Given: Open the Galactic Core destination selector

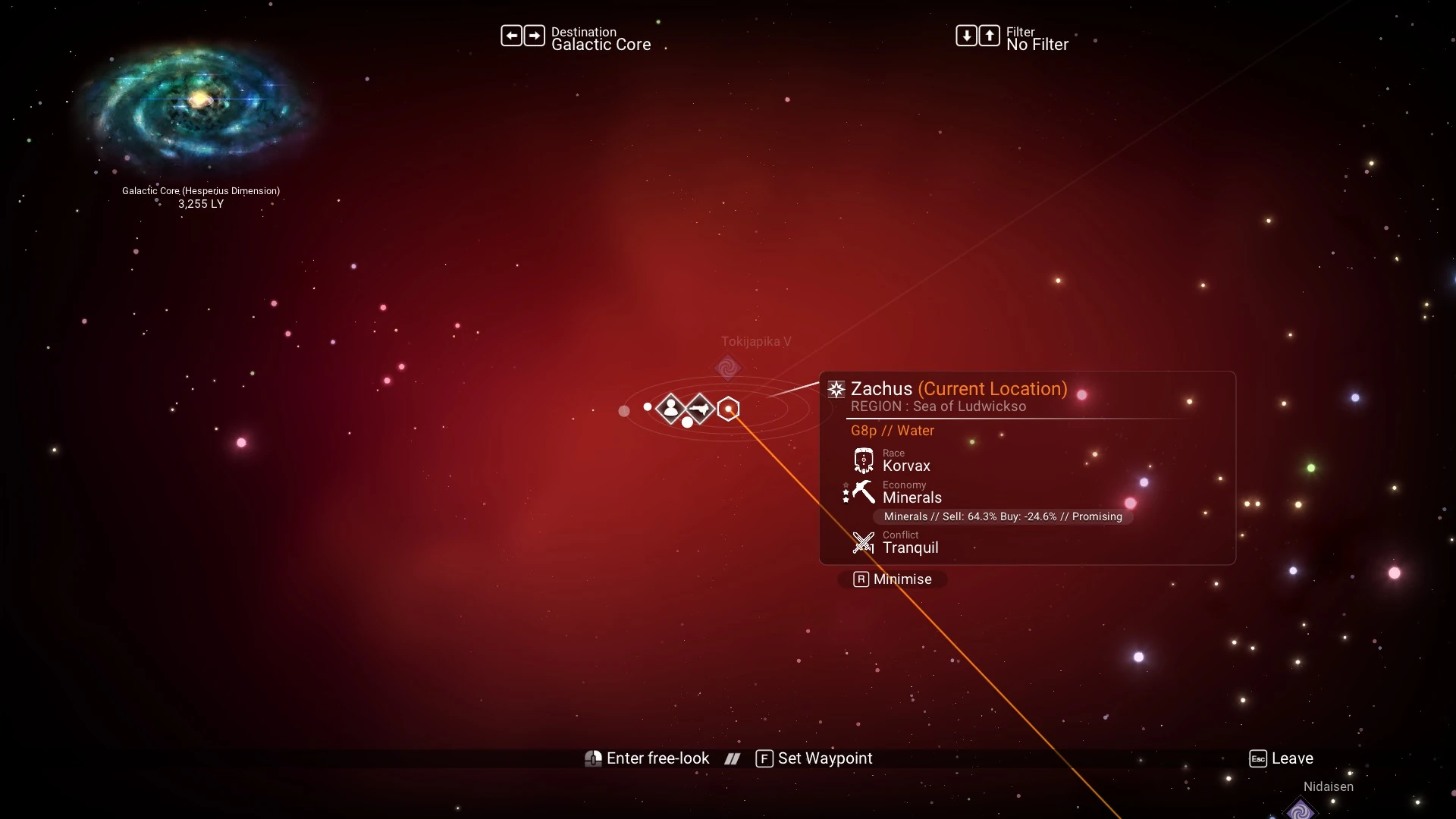Looking at the screenshot, I should [x=576, y=38].
